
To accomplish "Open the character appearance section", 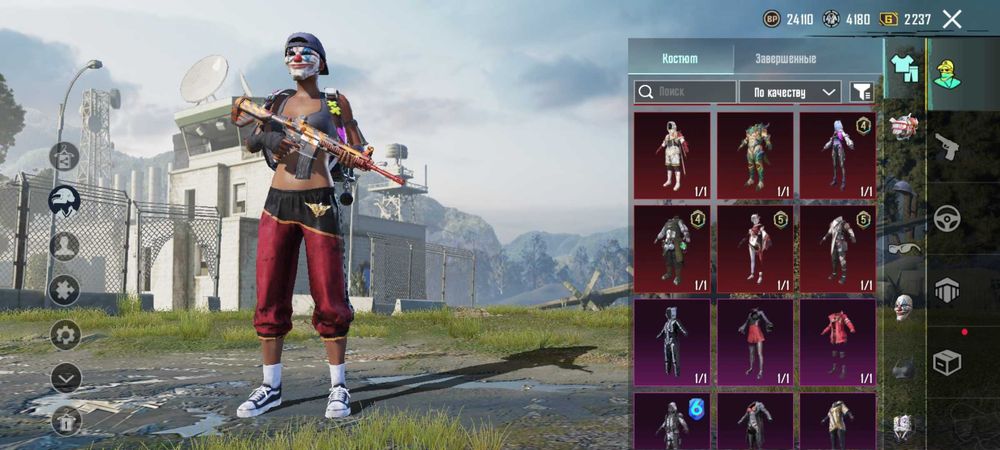I will click(946, 73).
